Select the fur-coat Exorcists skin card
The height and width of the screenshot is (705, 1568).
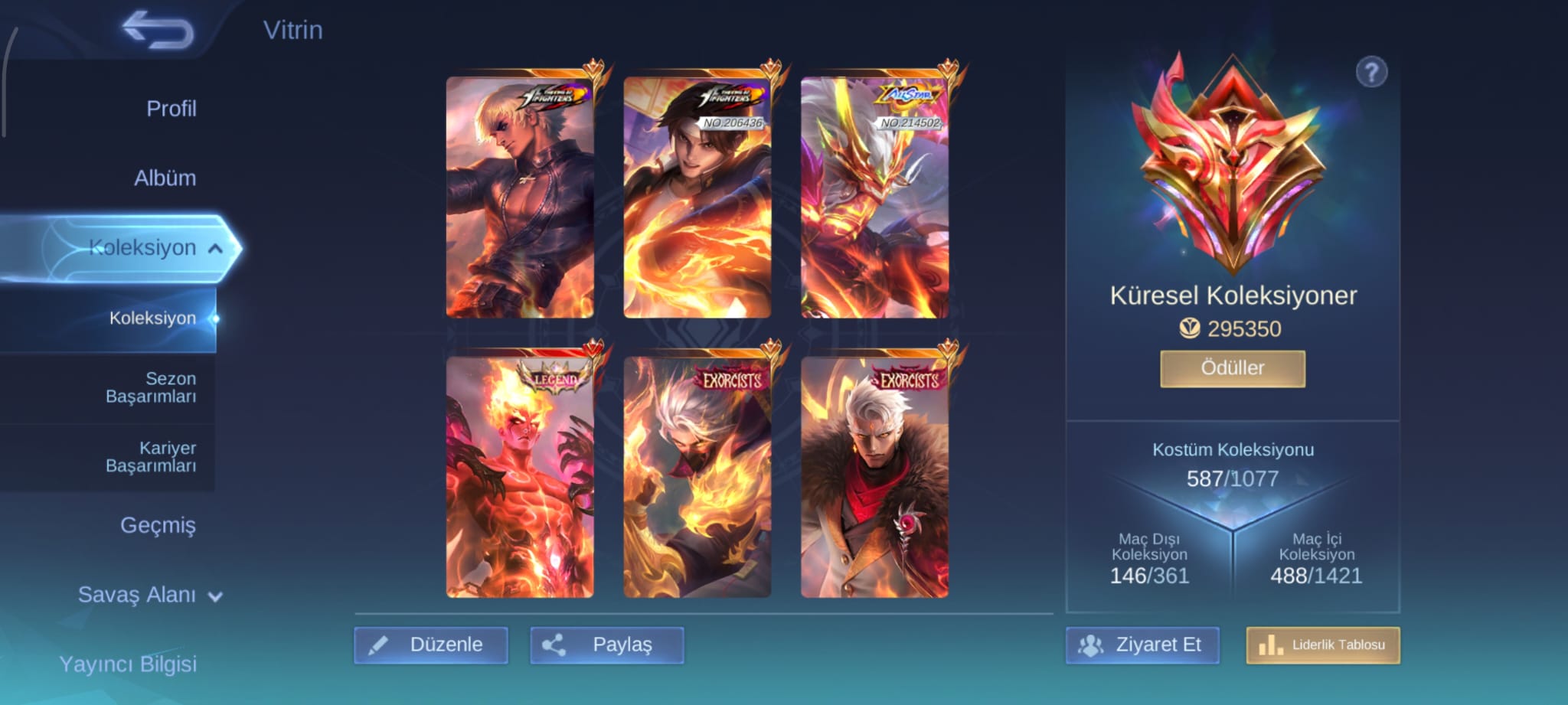pyautogui.click(x=874, y=476)
